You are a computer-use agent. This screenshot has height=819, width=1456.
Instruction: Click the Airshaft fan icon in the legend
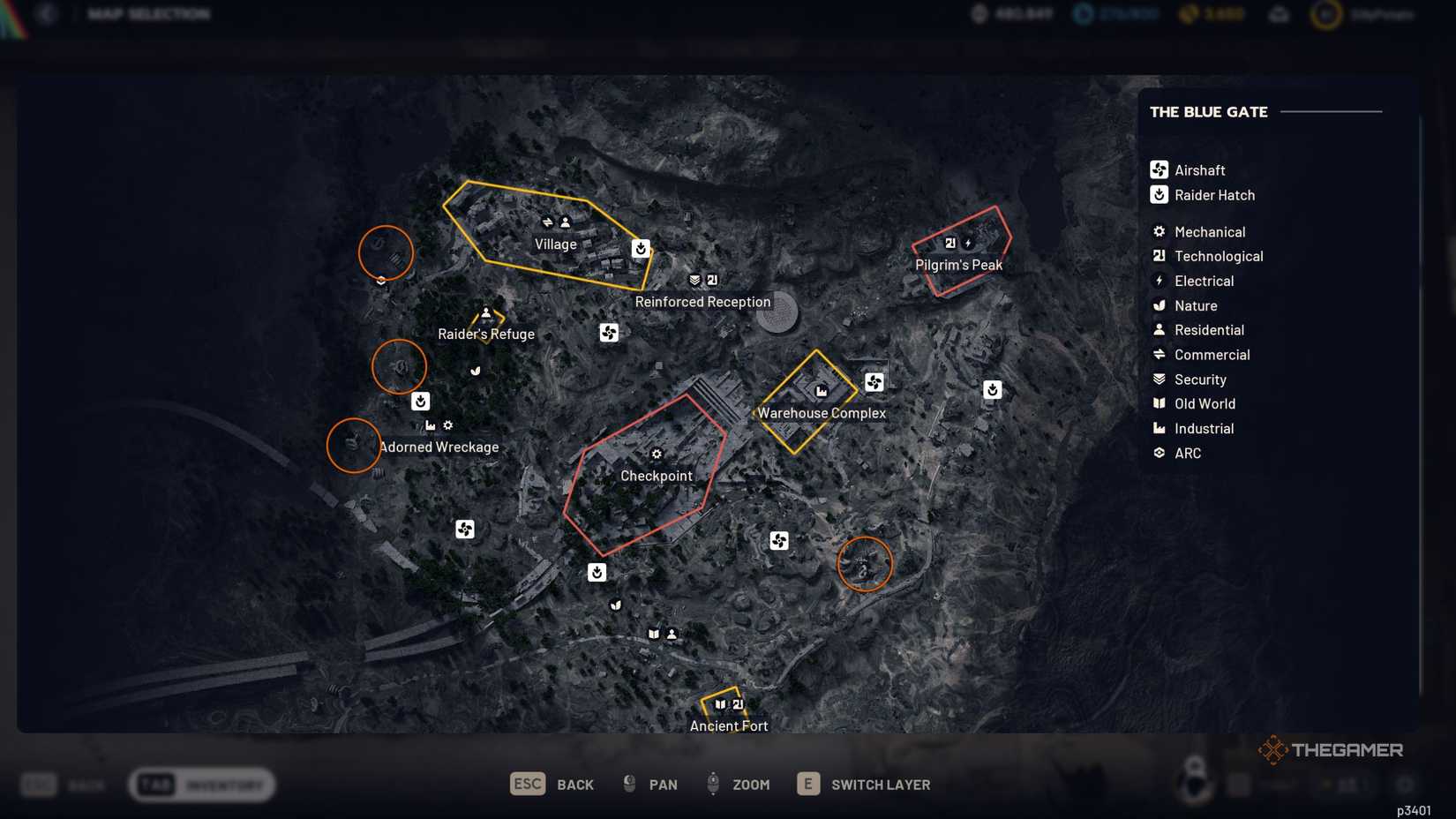coord(1158,169)
